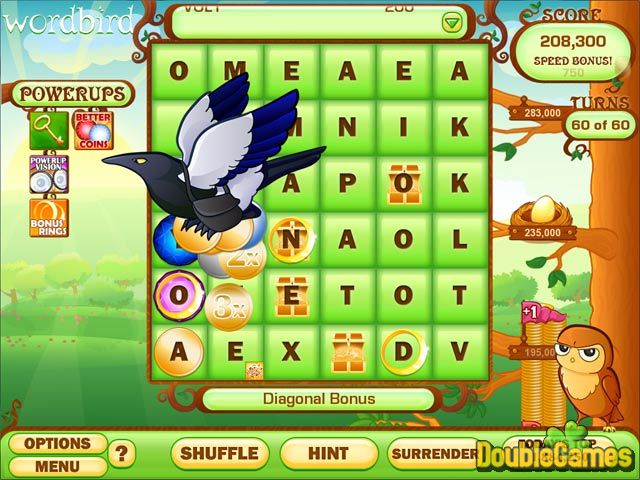Open the Options button
This screenshot has width=640, height=480.
[57, 443]
